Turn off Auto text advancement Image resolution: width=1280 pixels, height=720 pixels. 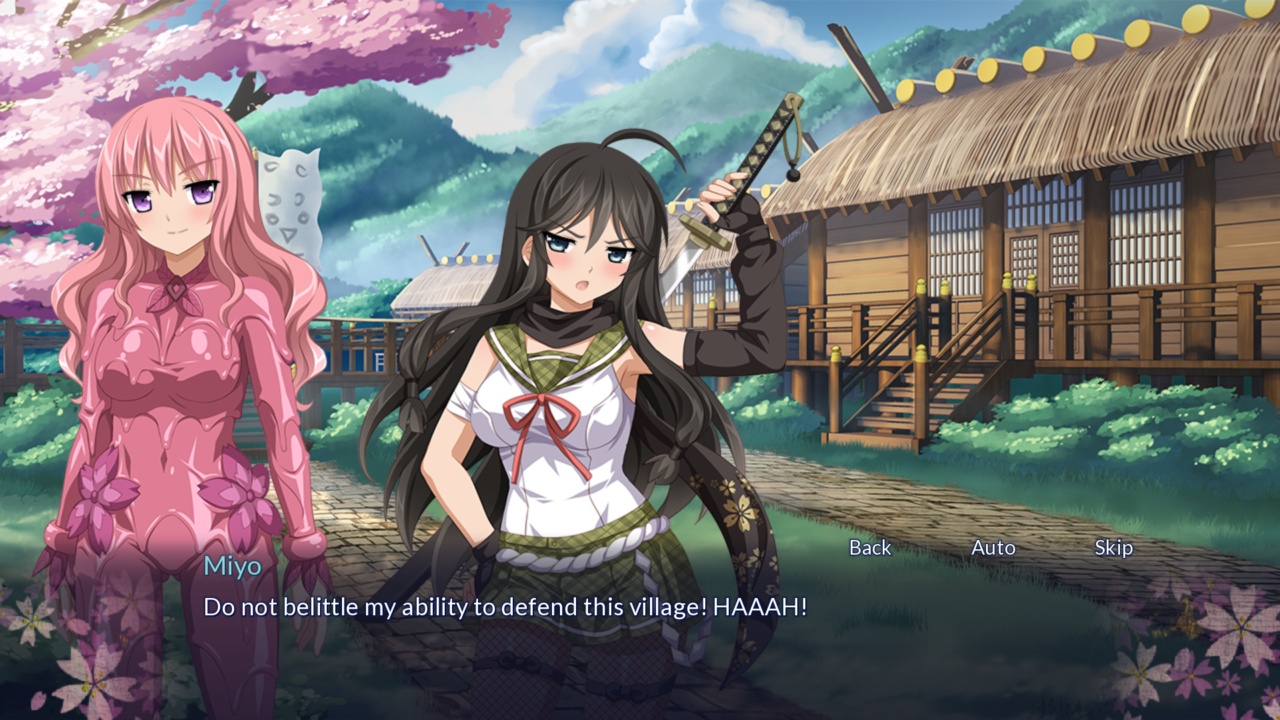click(993, 548)
